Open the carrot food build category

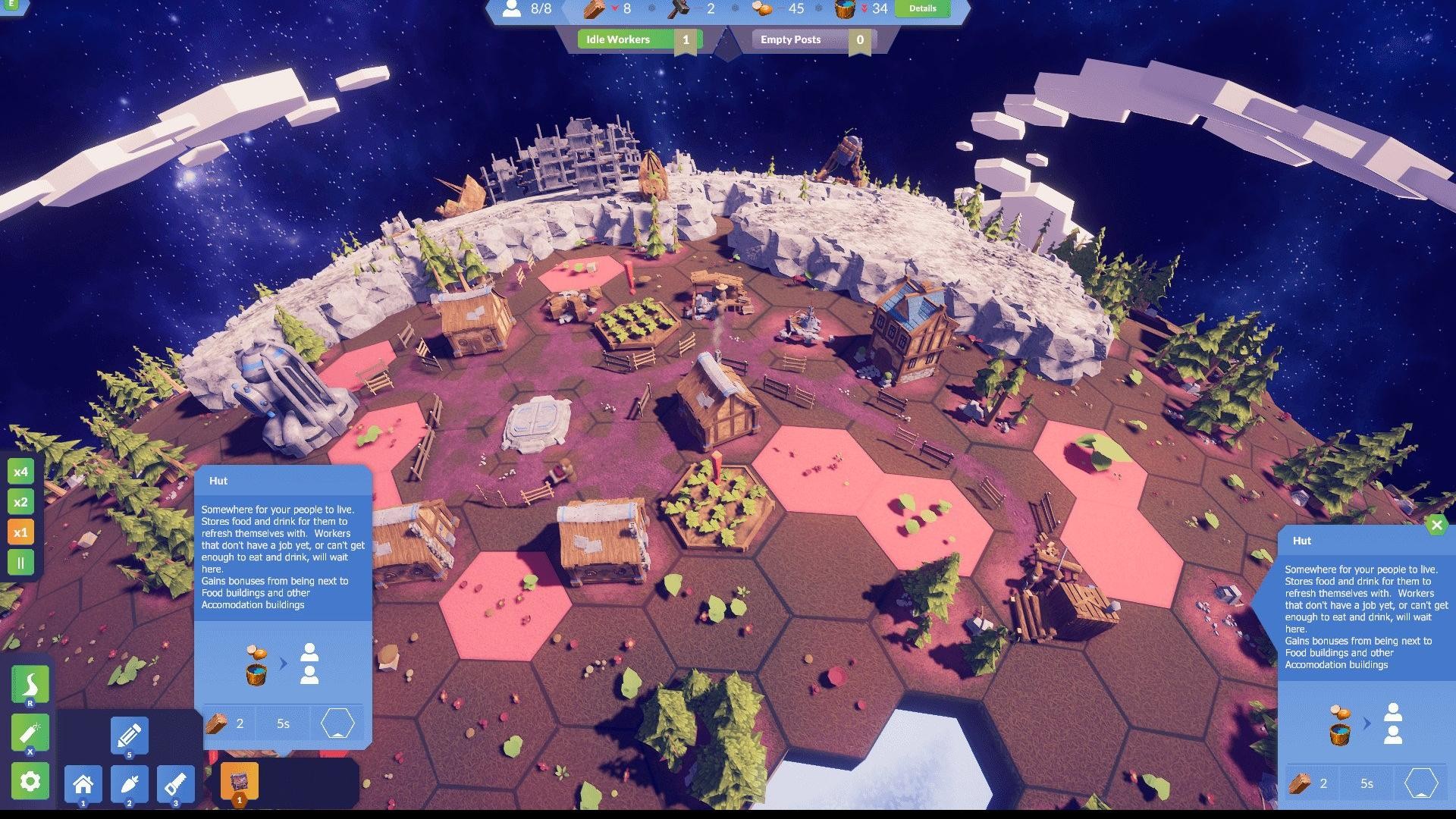click(130, 783)
